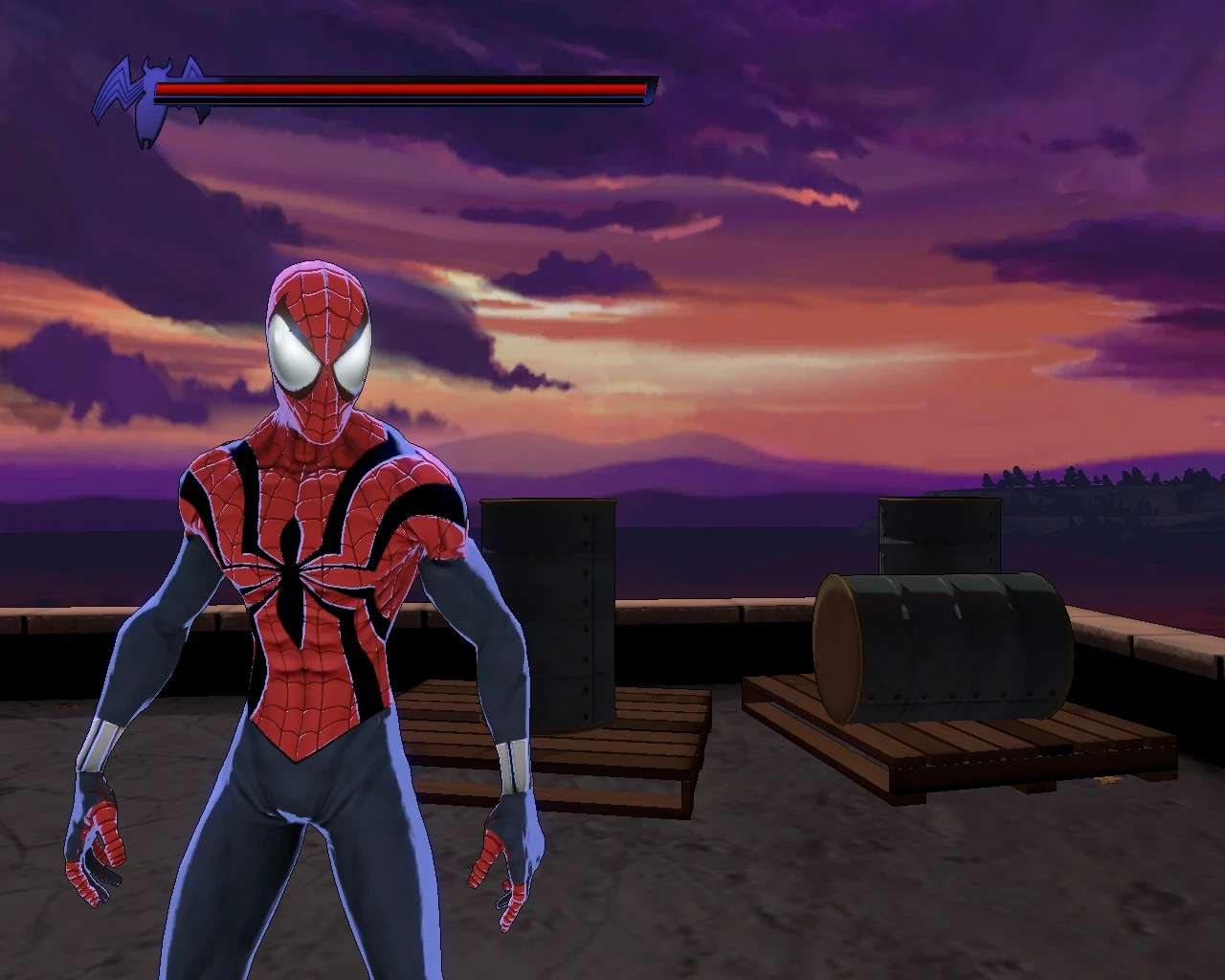1225x980 pixels.
Task: Click the cracked rooftop floor
Action: (x=766, y=909)
